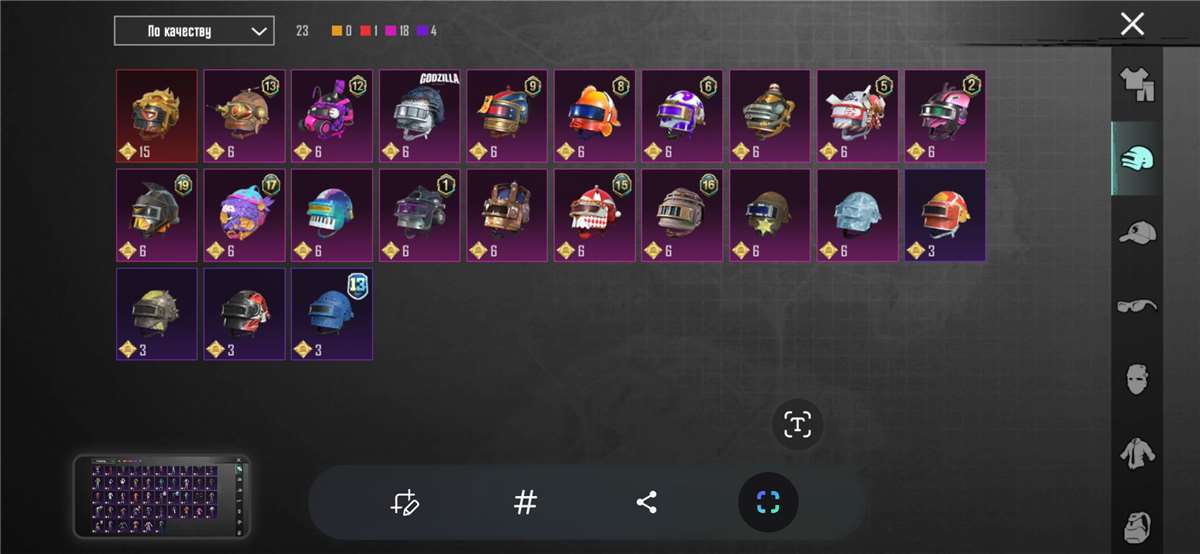Viewport: 1200px width, 554px height.
Task: Choose the olive helmet with gold star
Action: click(x=769, y=215)
